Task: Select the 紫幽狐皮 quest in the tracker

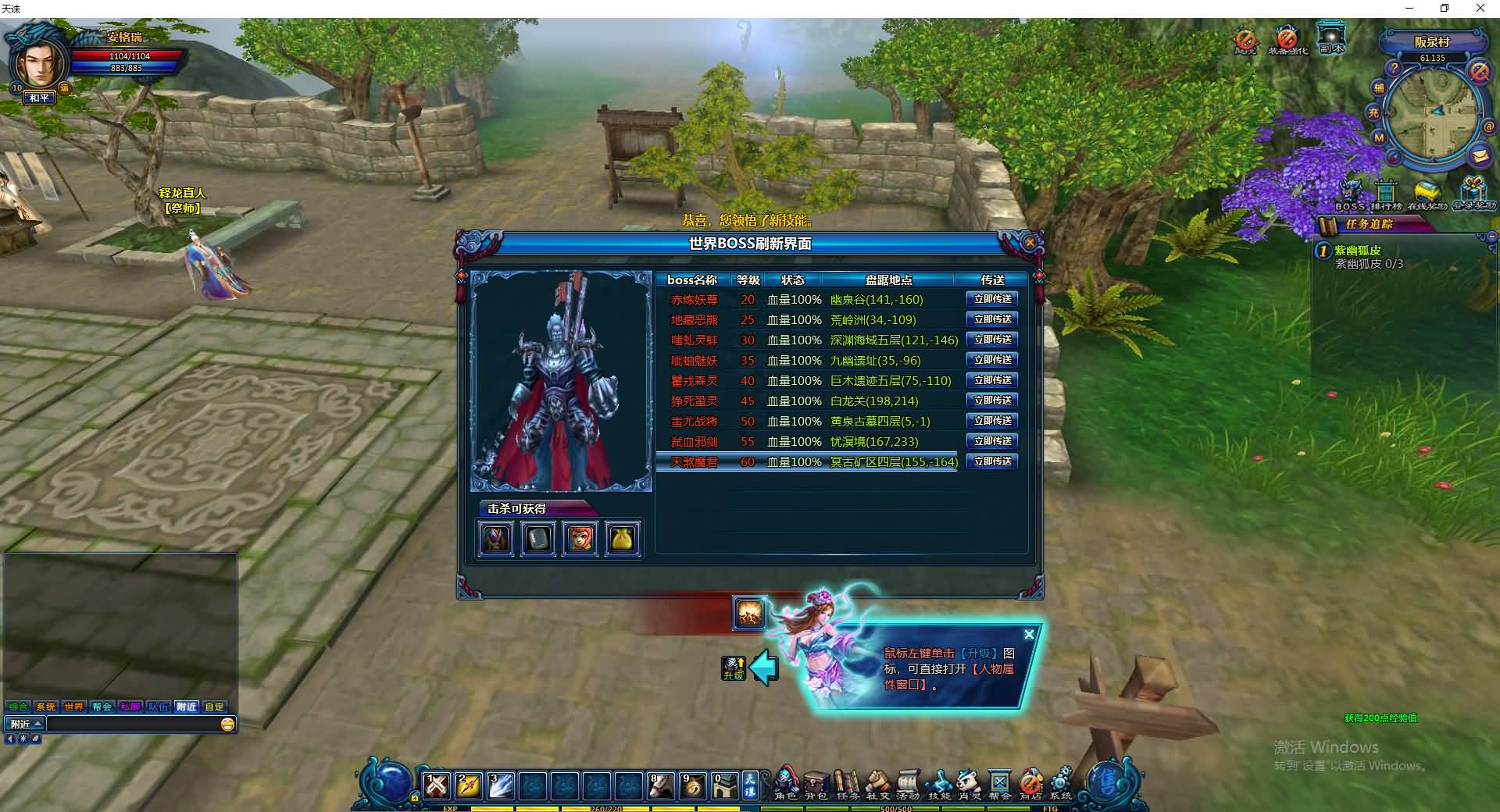Action: tap(1358, 251)
